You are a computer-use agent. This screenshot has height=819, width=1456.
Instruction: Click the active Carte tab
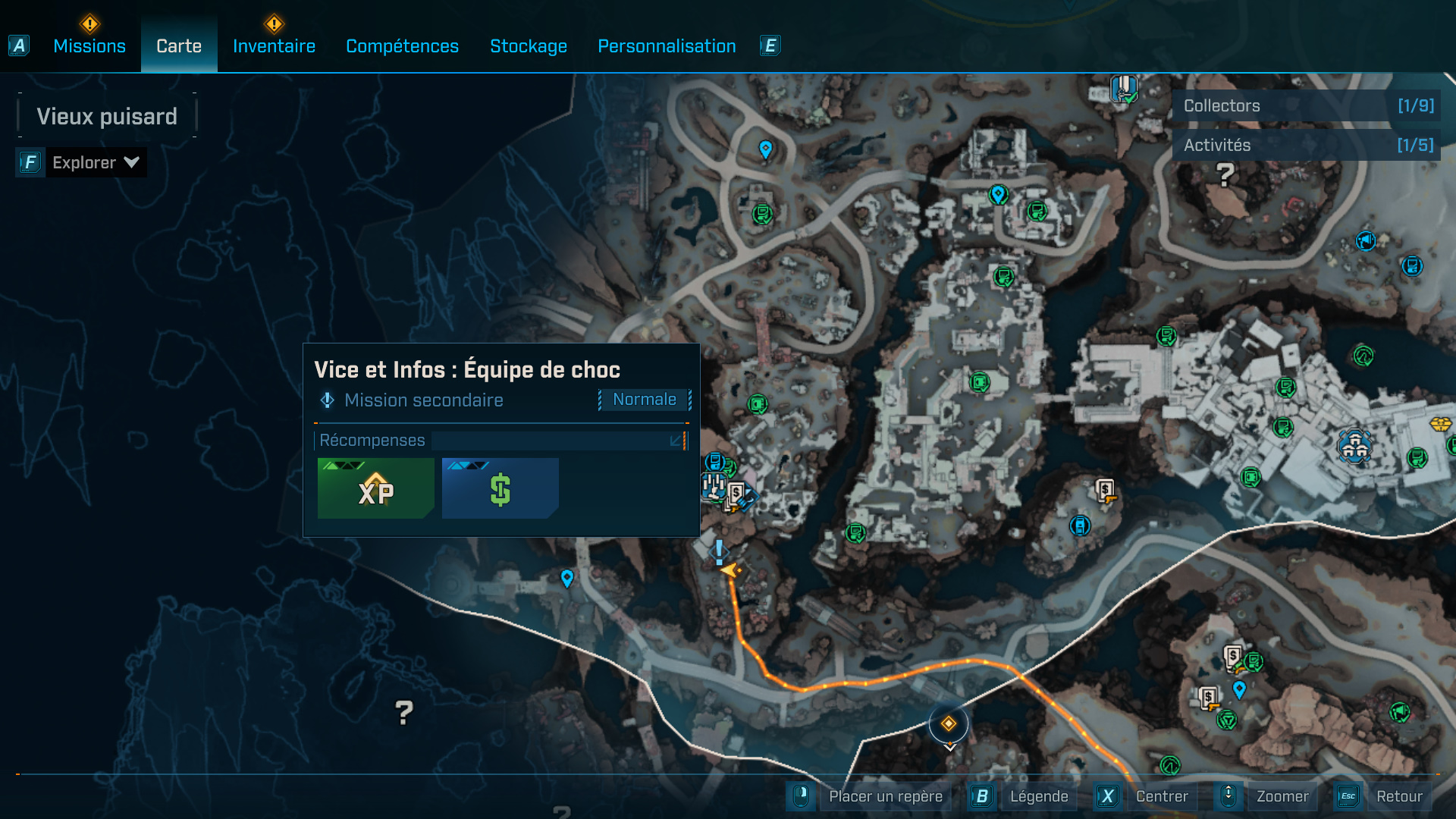[179, 46]
